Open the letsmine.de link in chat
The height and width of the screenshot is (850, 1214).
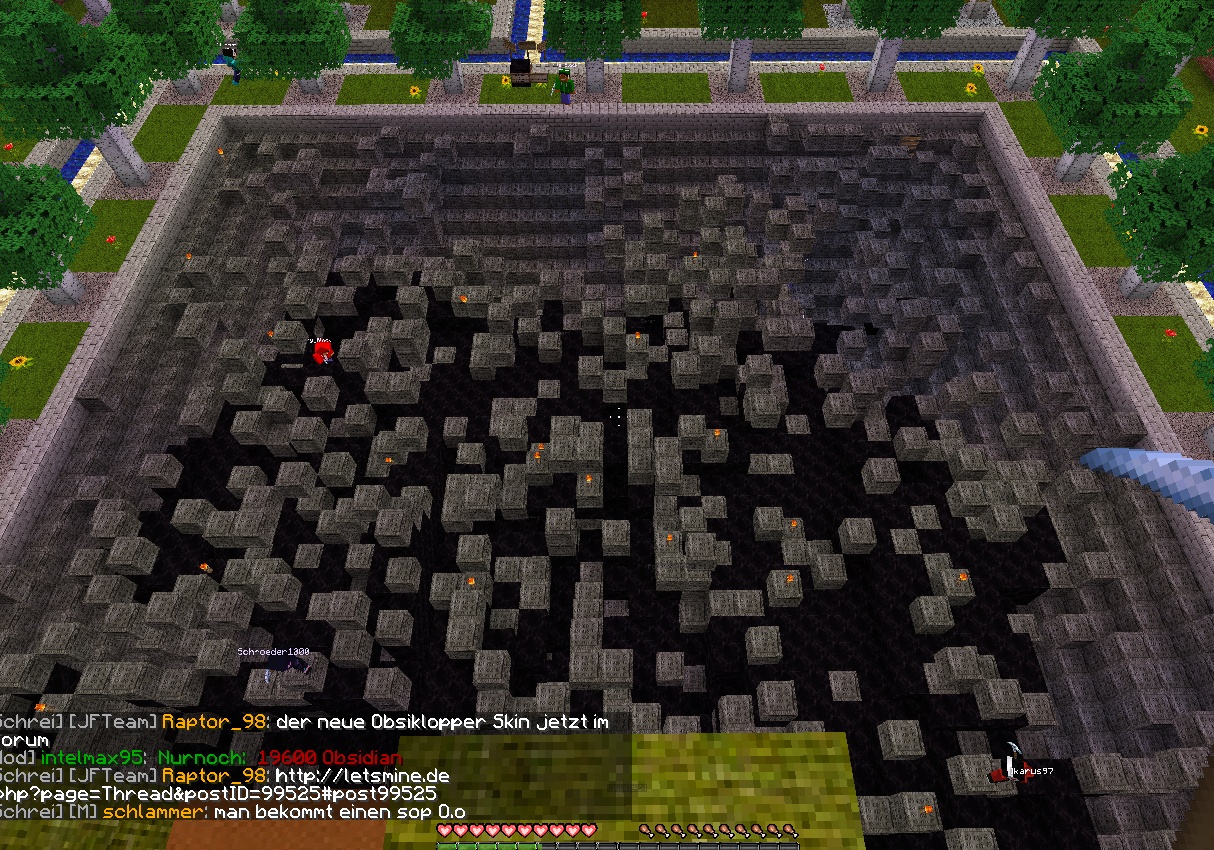[362, 776]
